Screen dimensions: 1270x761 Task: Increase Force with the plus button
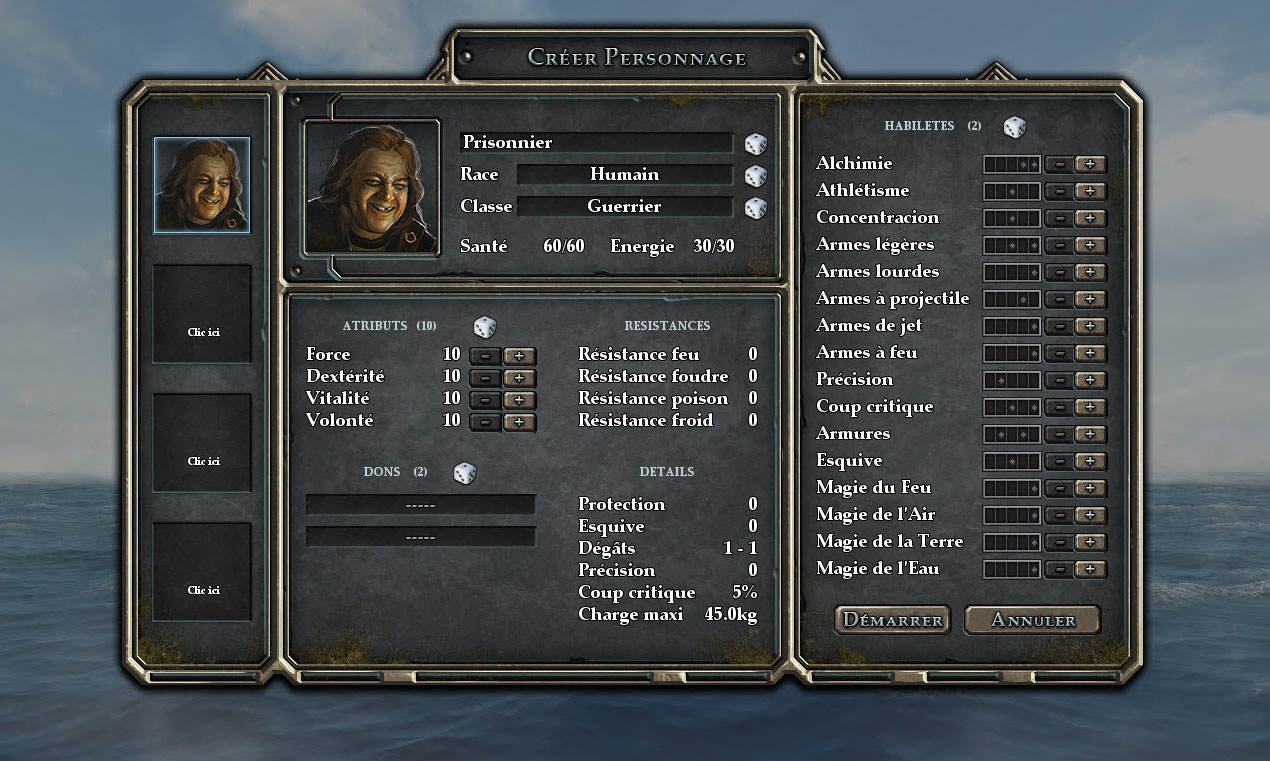519,356
